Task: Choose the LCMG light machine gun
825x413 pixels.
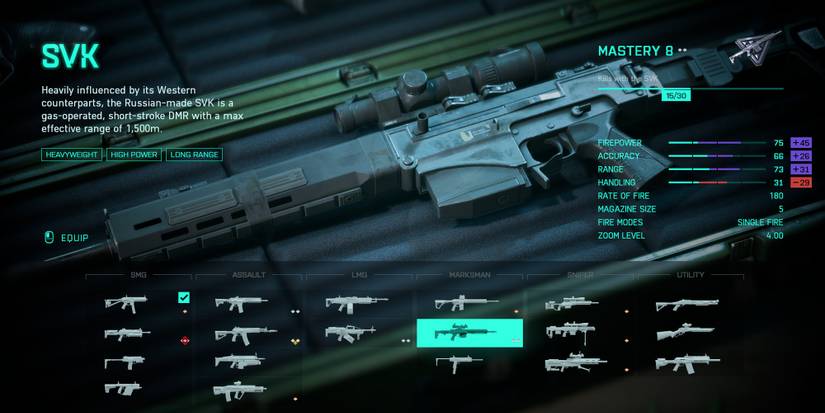Action: (x=356, y=301)
